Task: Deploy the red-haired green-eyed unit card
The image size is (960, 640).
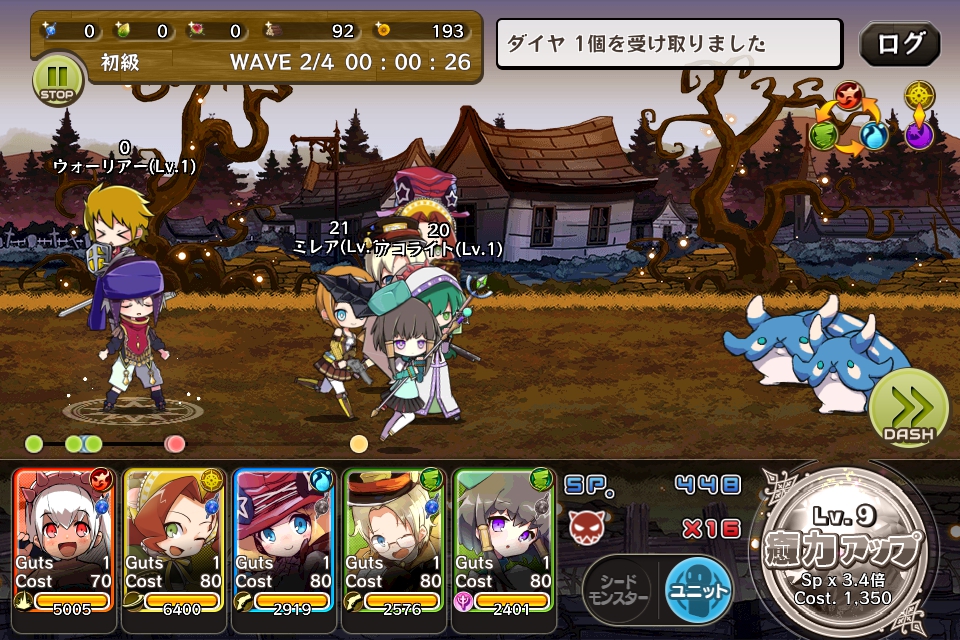Action: pos(175,539)
